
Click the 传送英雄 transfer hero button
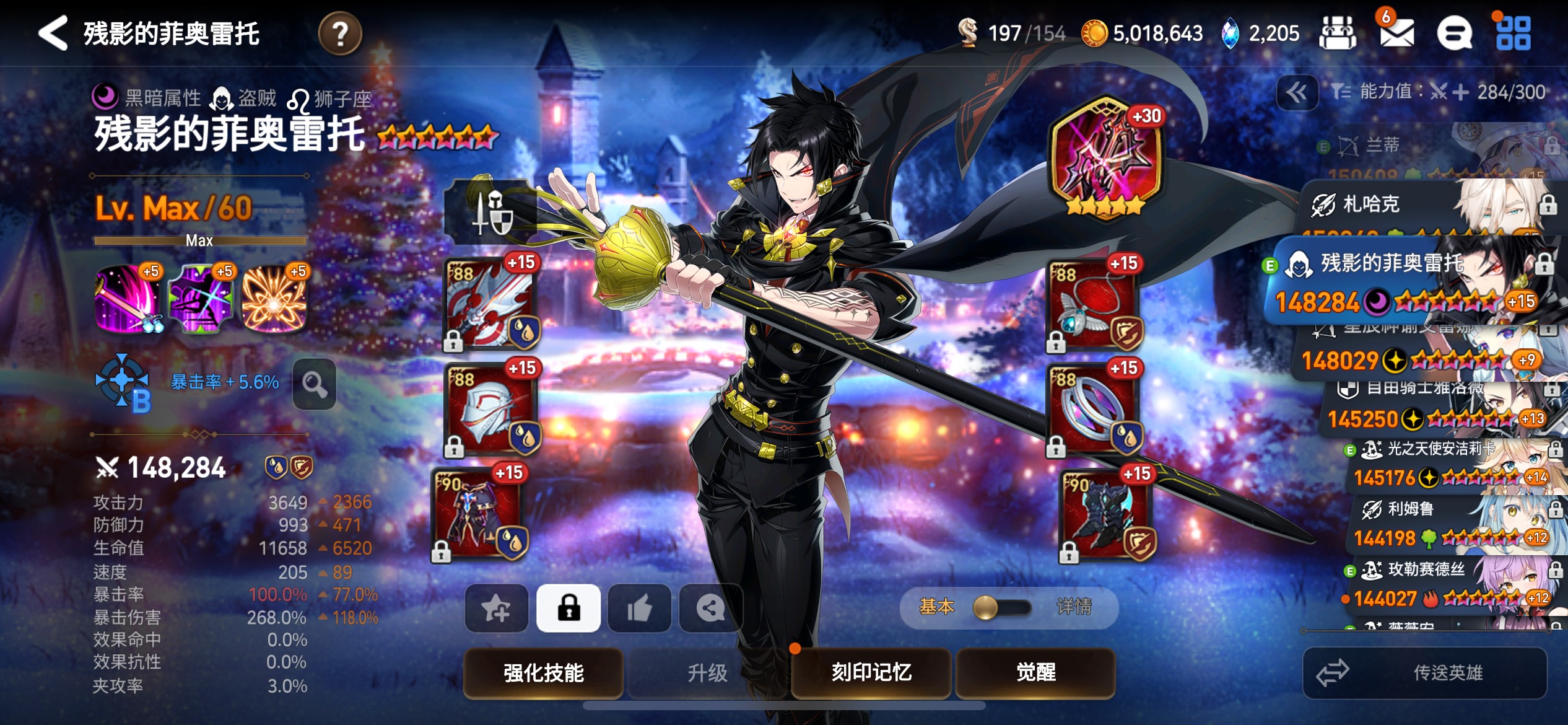1424,672
